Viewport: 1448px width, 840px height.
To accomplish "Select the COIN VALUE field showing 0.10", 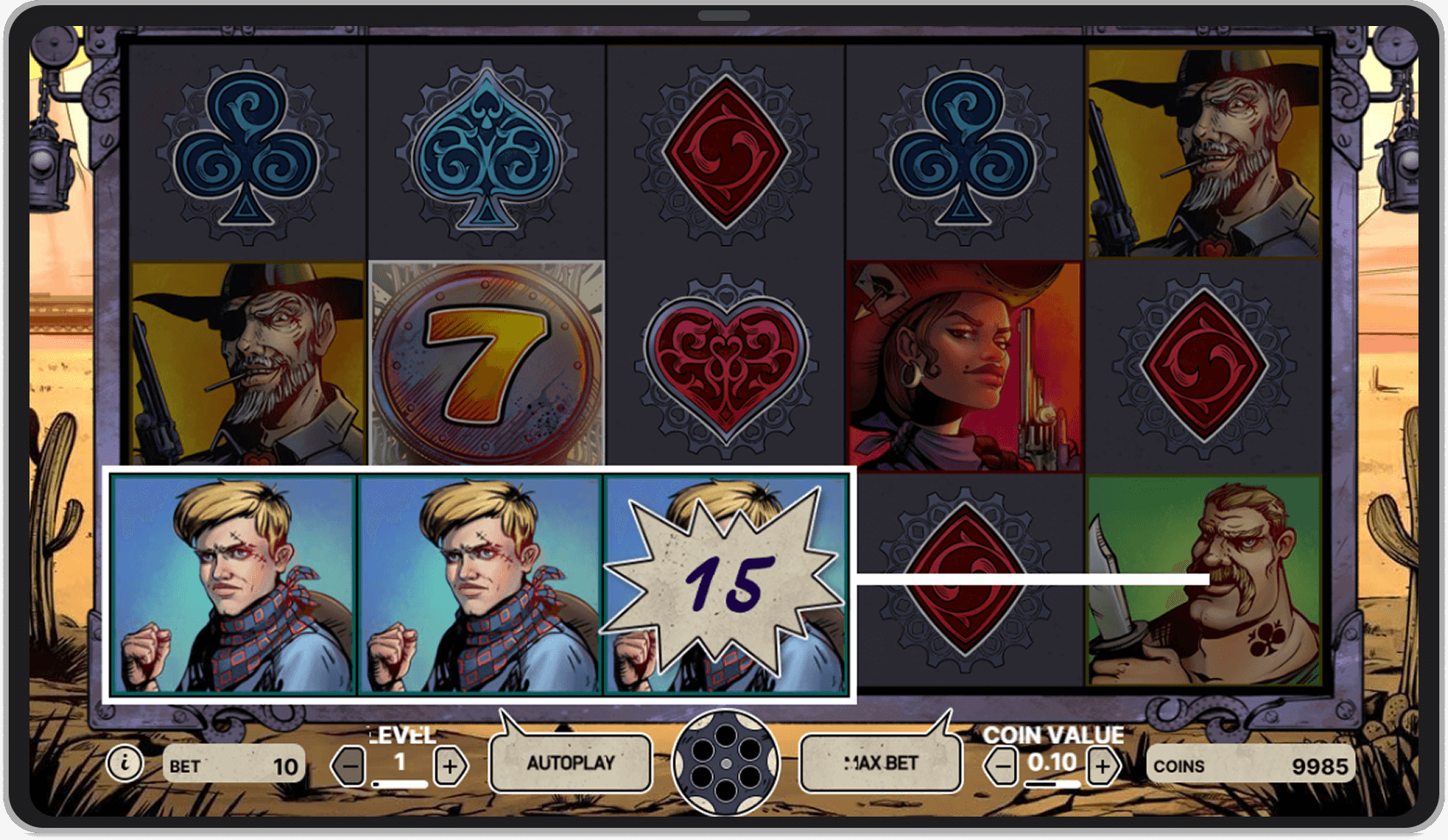I will coord(1051,762).
